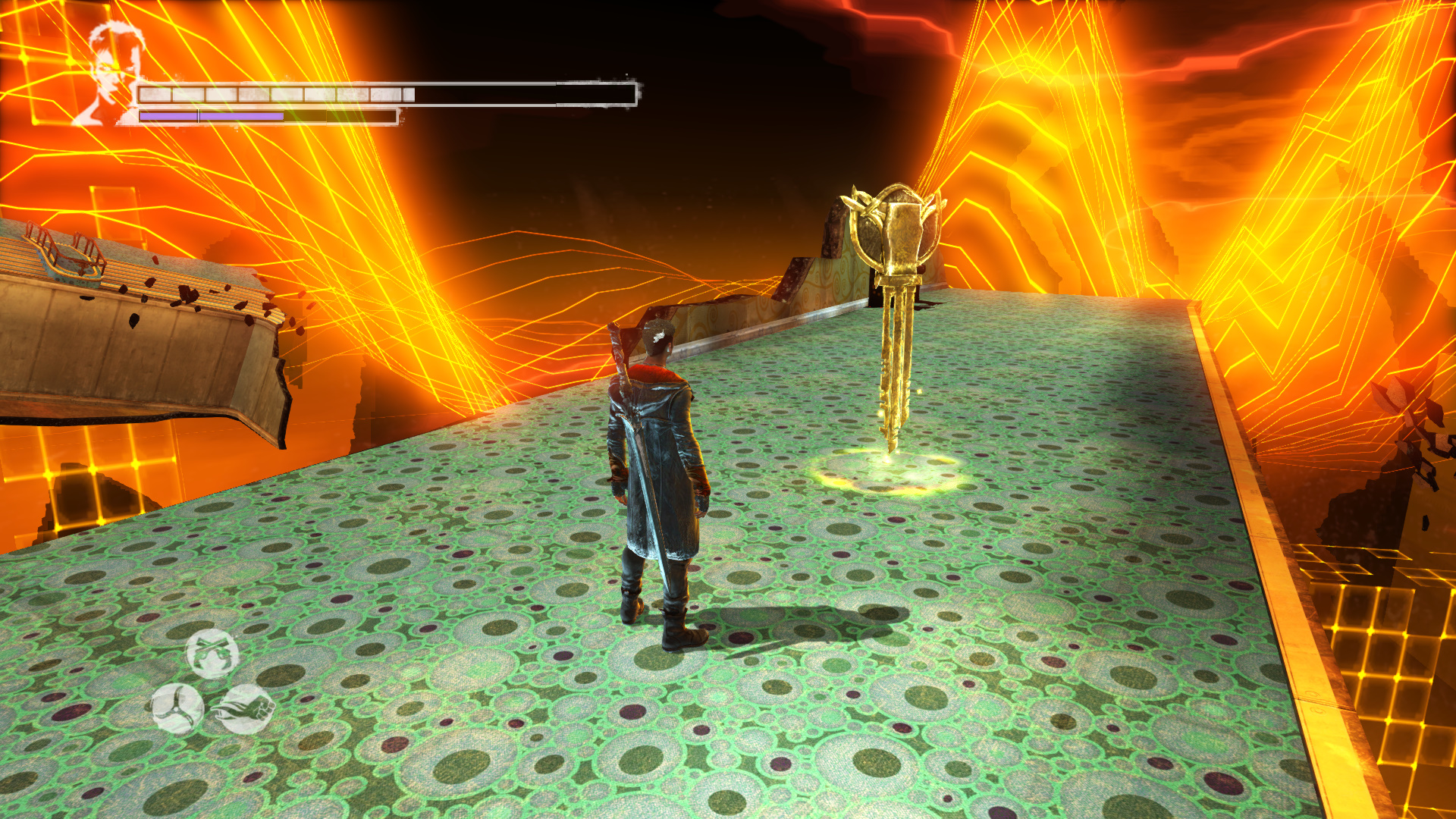Select the dual pistols weapon icon
The width and height of the screenshot is (1456, 819).
click(212, 654)
